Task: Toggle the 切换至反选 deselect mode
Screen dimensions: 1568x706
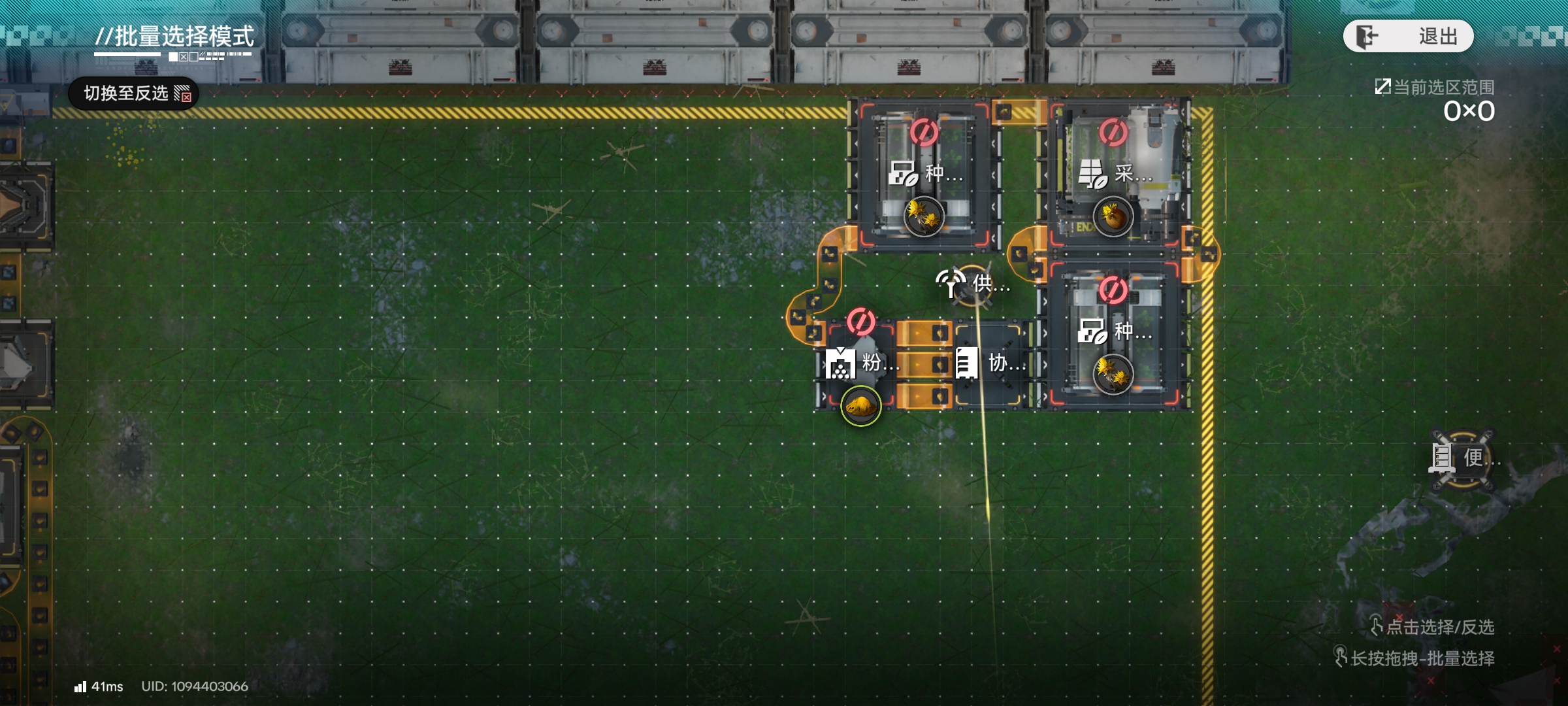Action: [x=133, y=93]
